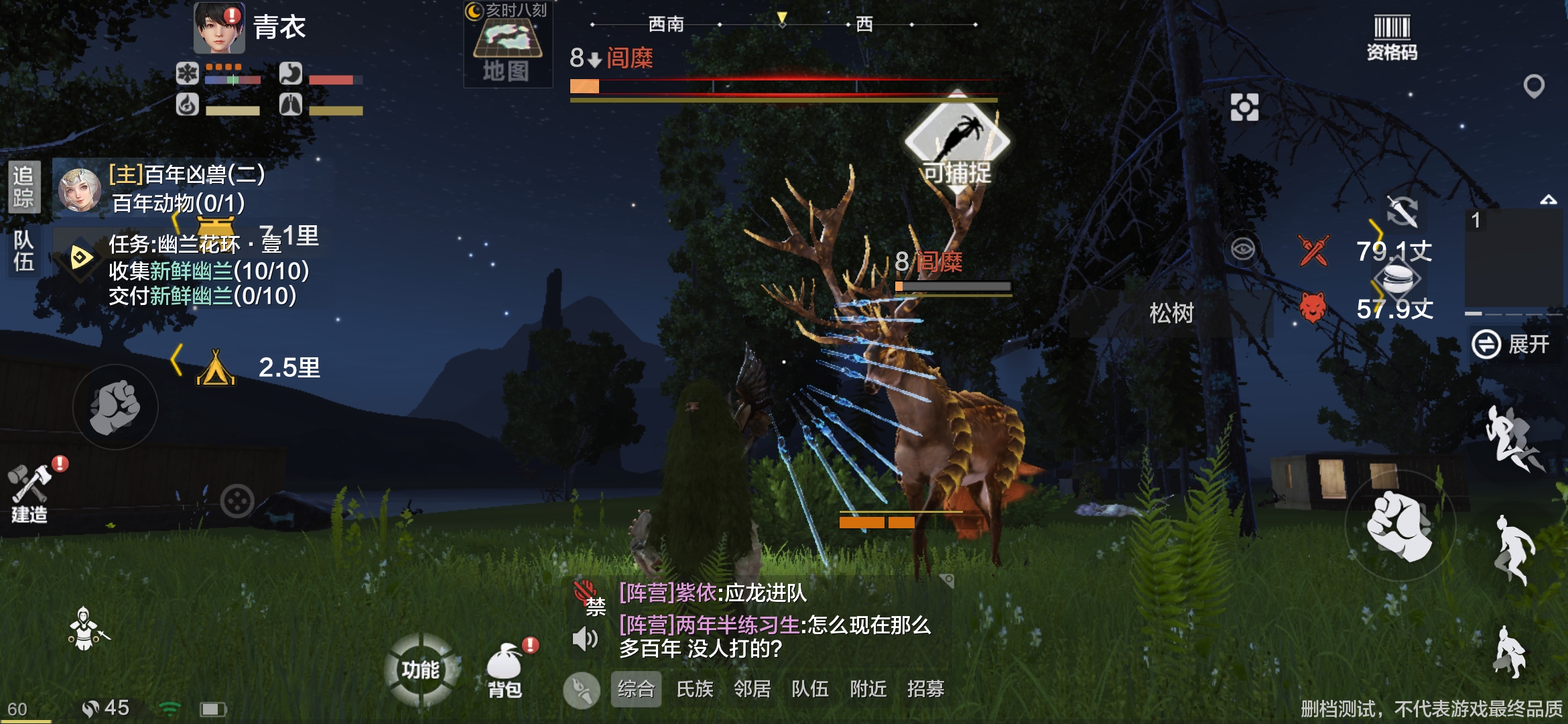Switch to the 邻居 chat tab
The image size is (1568, 724).
tap(753, 688)
